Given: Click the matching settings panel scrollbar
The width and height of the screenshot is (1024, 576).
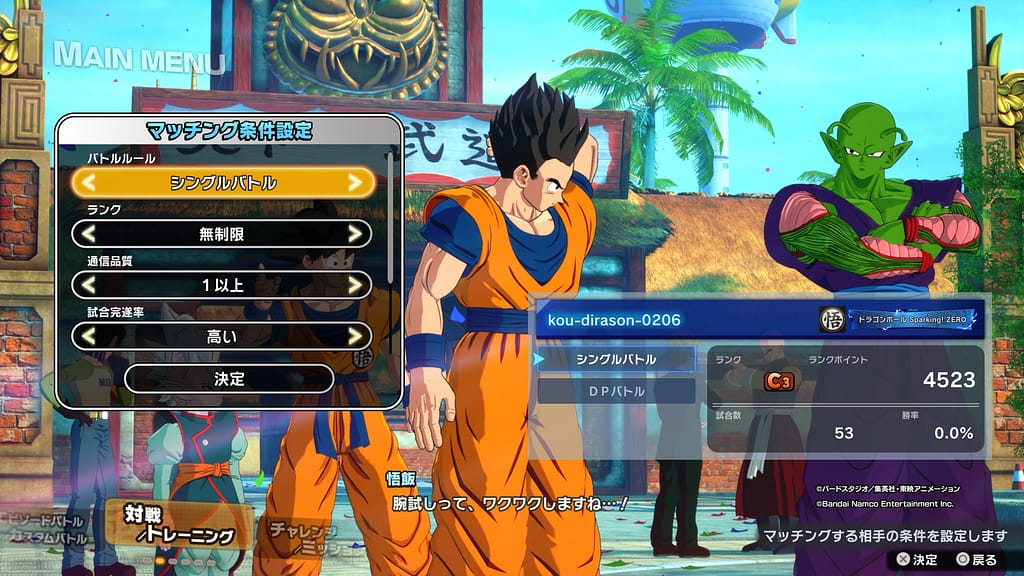Looking at the screenshot, I should pos(390,210).
